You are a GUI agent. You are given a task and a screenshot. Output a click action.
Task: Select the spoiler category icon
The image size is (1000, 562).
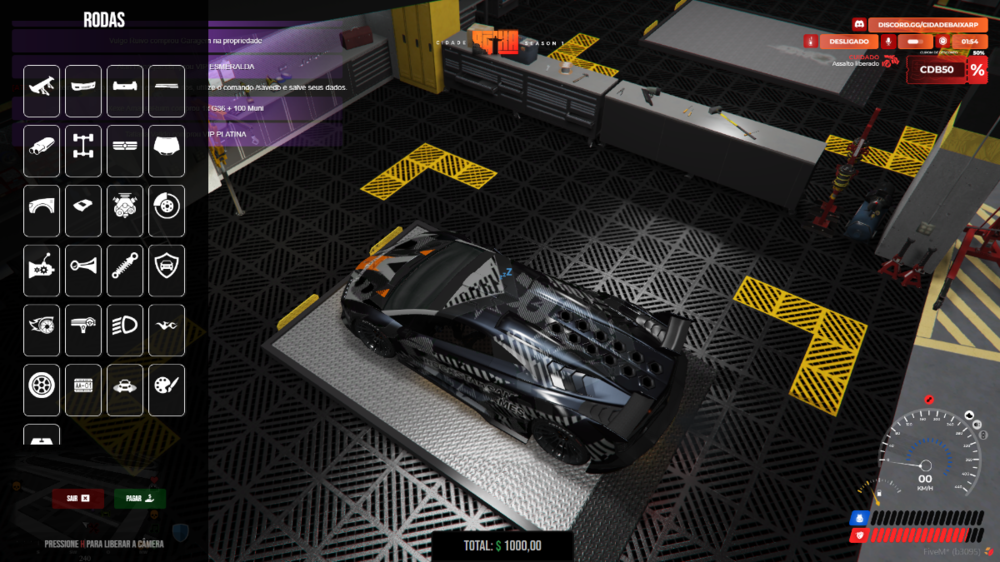[42, 91]
